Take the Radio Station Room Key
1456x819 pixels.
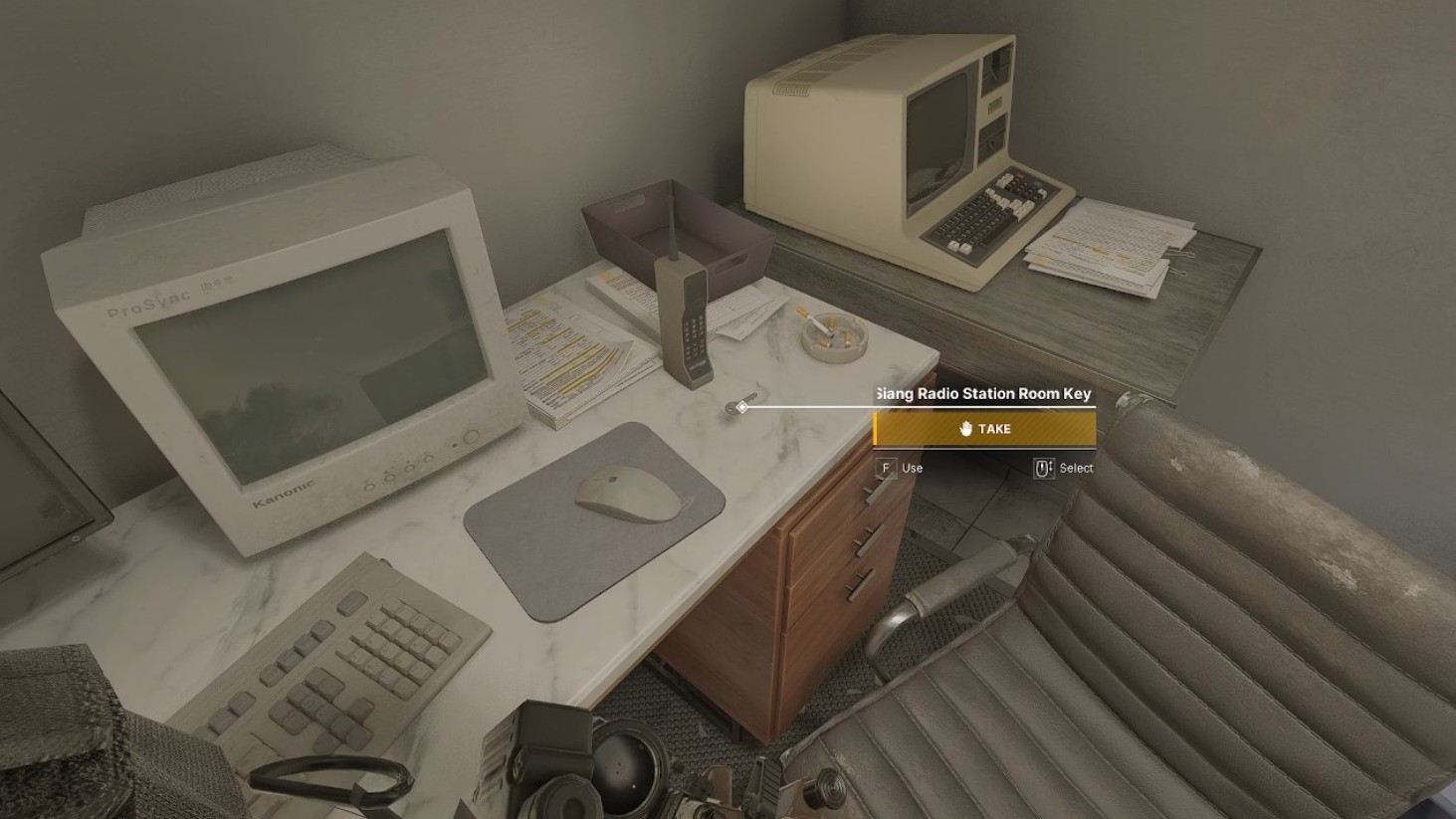(x=984, y=429)
